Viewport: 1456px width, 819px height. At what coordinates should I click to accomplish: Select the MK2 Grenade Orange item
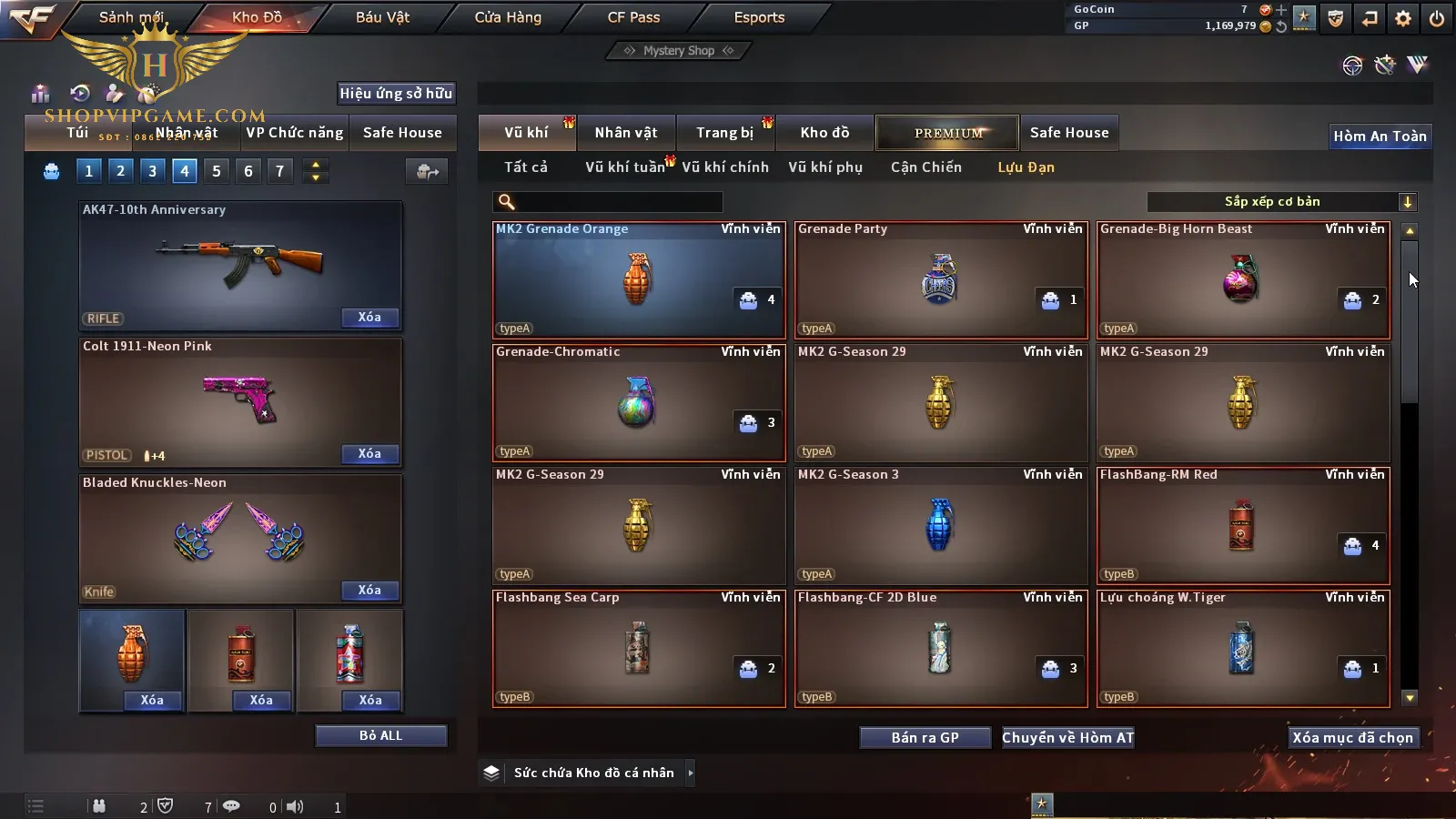click(x=638, y=279)
